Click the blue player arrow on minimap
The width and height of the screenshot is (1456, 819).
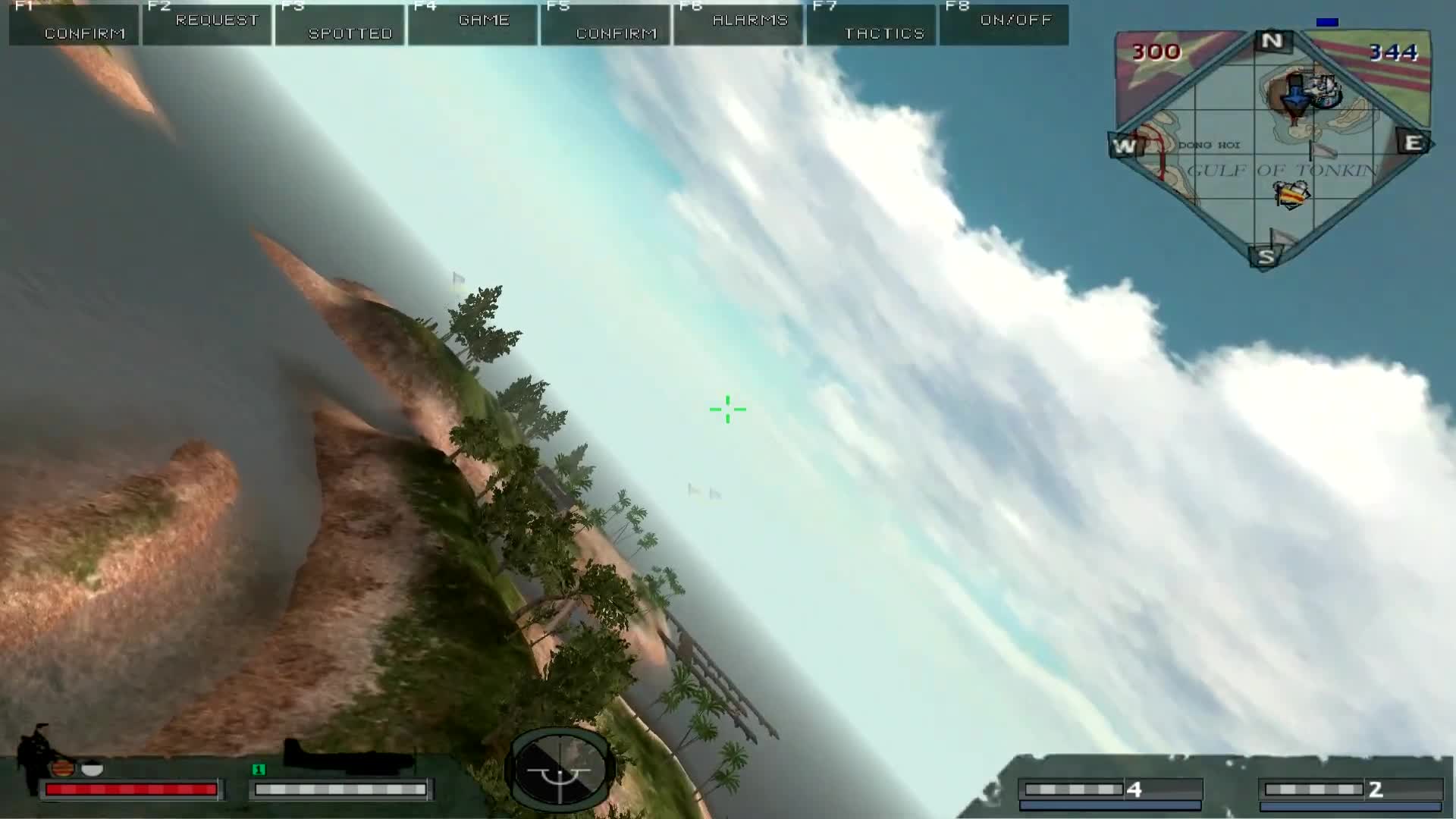1296,96
